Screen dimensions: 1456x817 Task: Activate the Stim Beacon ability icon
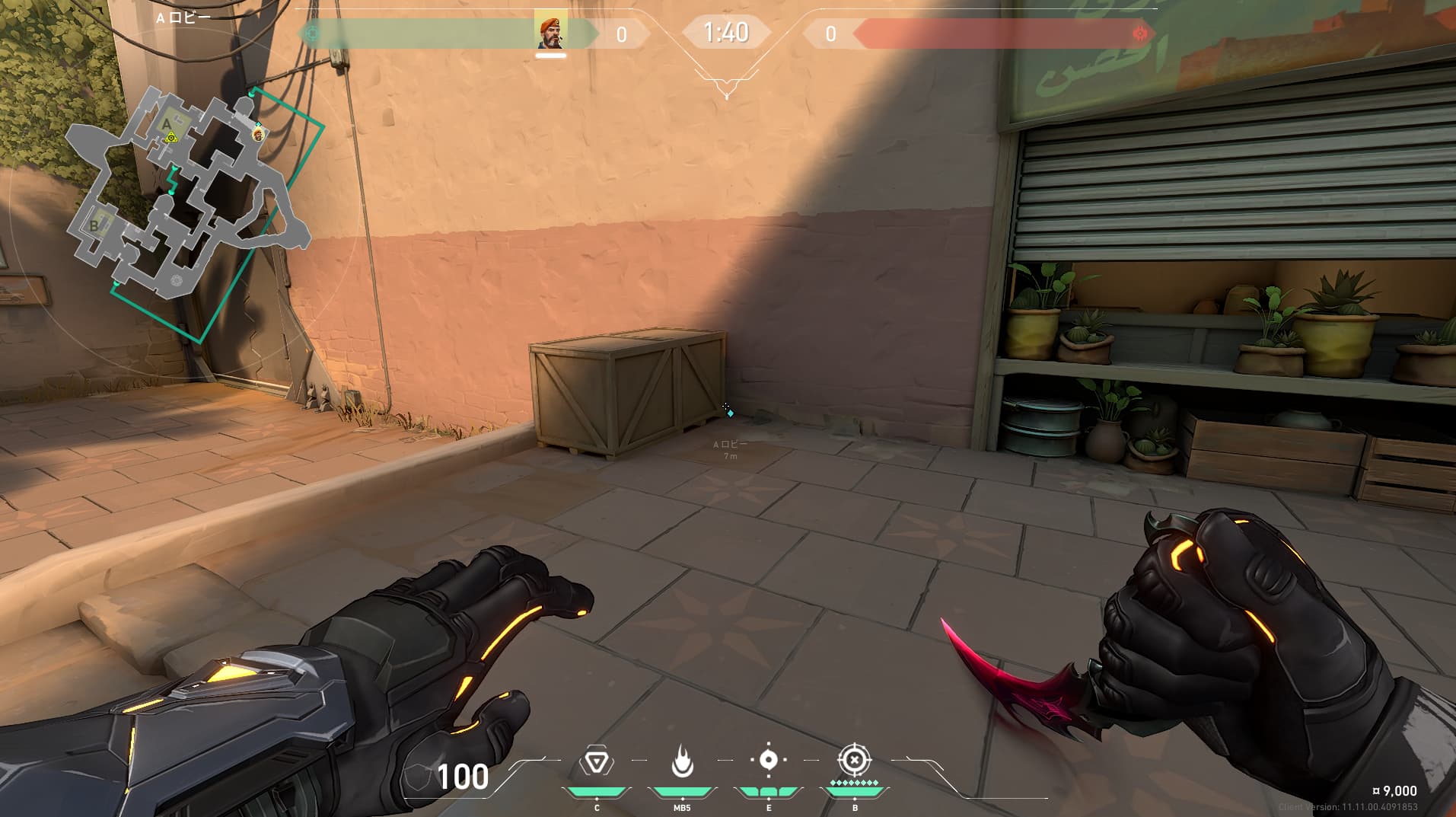(596, 761)
